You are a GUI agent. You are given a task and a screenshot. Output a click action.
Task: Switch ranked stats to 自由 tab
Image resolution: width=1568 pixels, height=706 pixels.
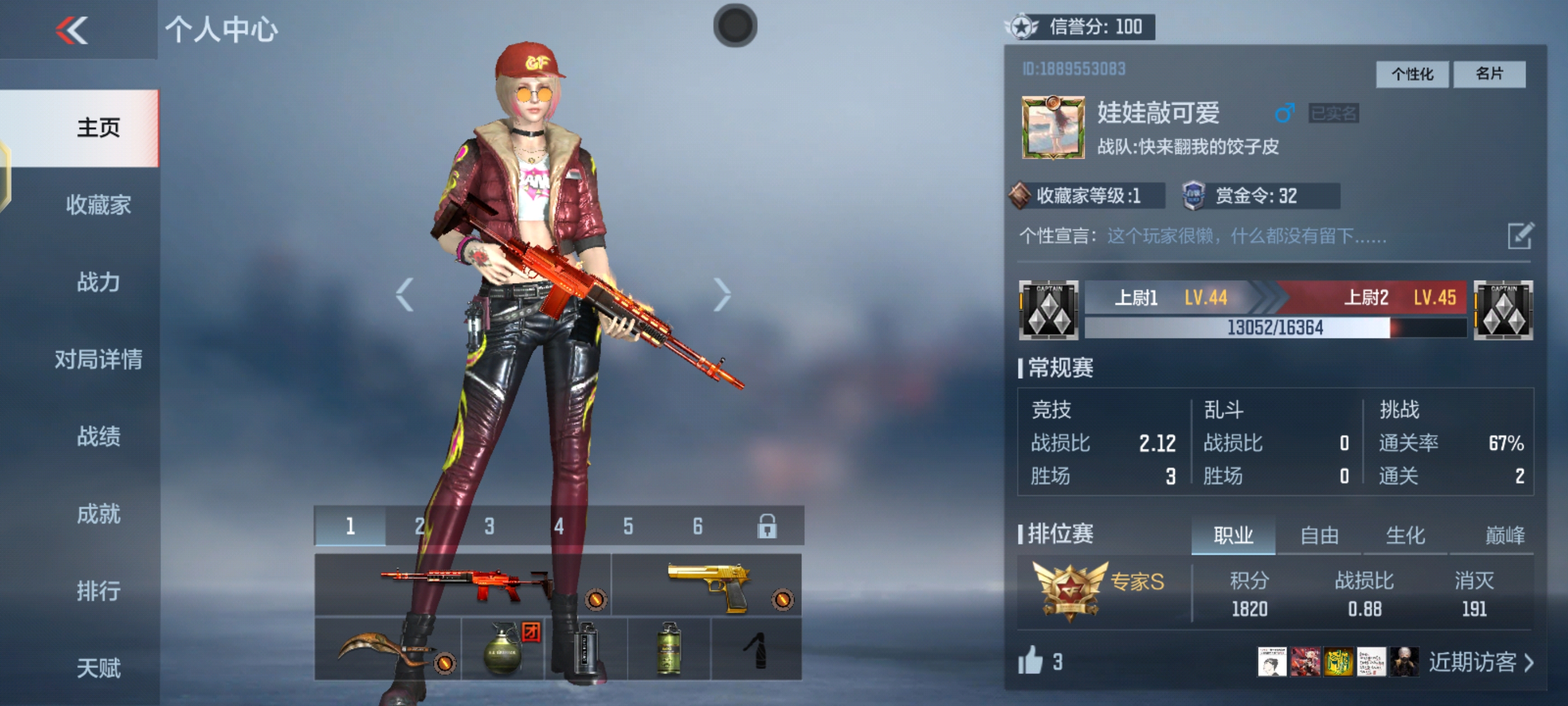[x=1319, y=536]
